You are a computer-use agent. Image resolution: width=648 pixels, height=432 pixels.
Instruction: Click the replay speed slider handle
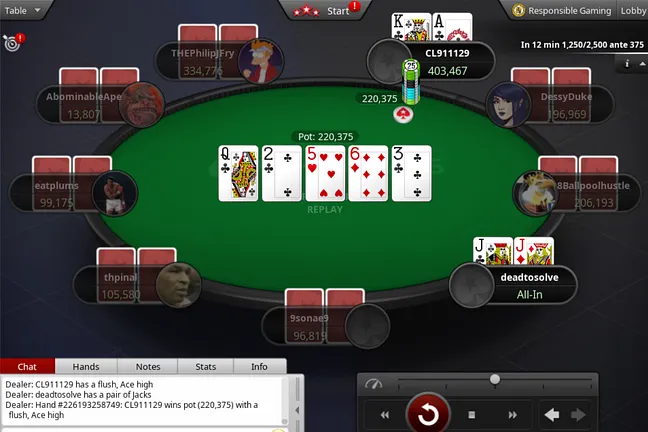pyautogui.click(x=494, y=379)
